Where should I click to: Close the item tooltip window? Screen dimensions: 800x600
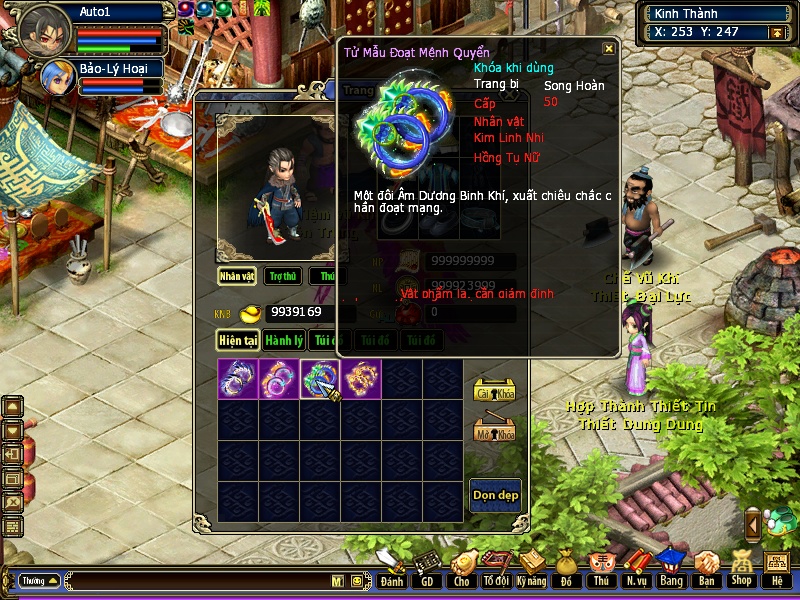point(608,48)
